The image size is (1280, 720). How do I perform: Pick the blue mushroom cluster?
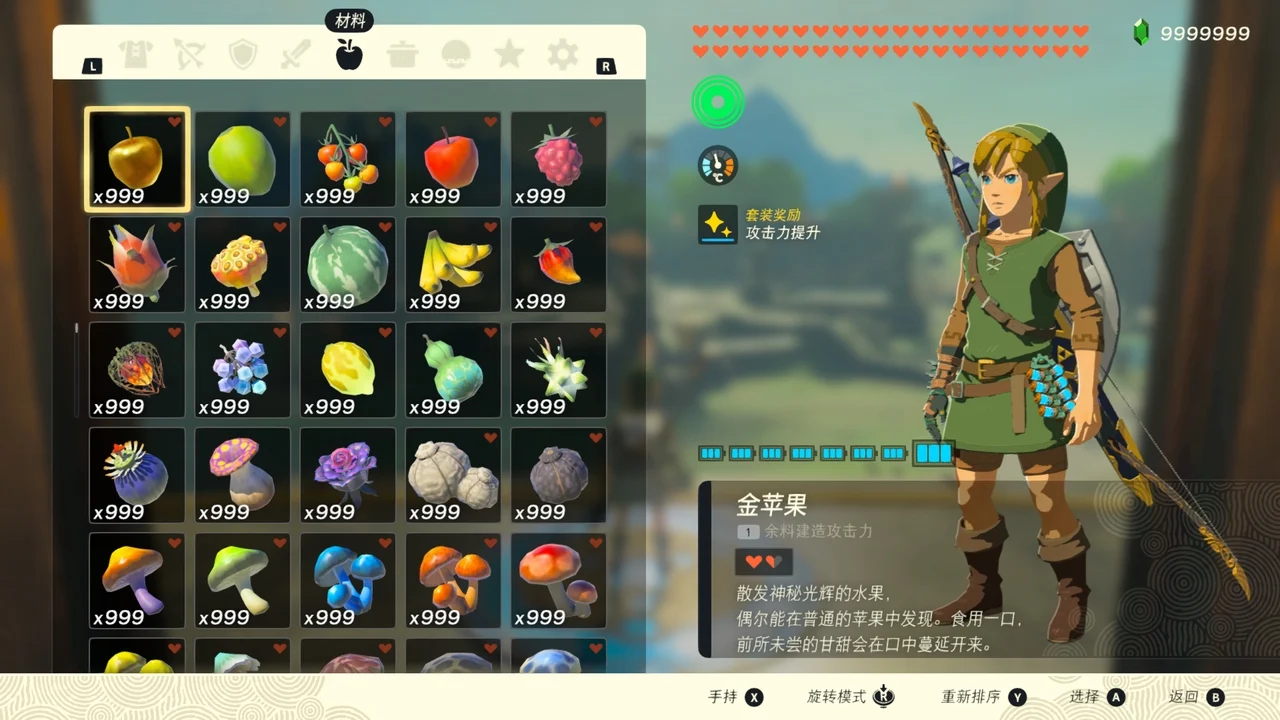point(348,580)
